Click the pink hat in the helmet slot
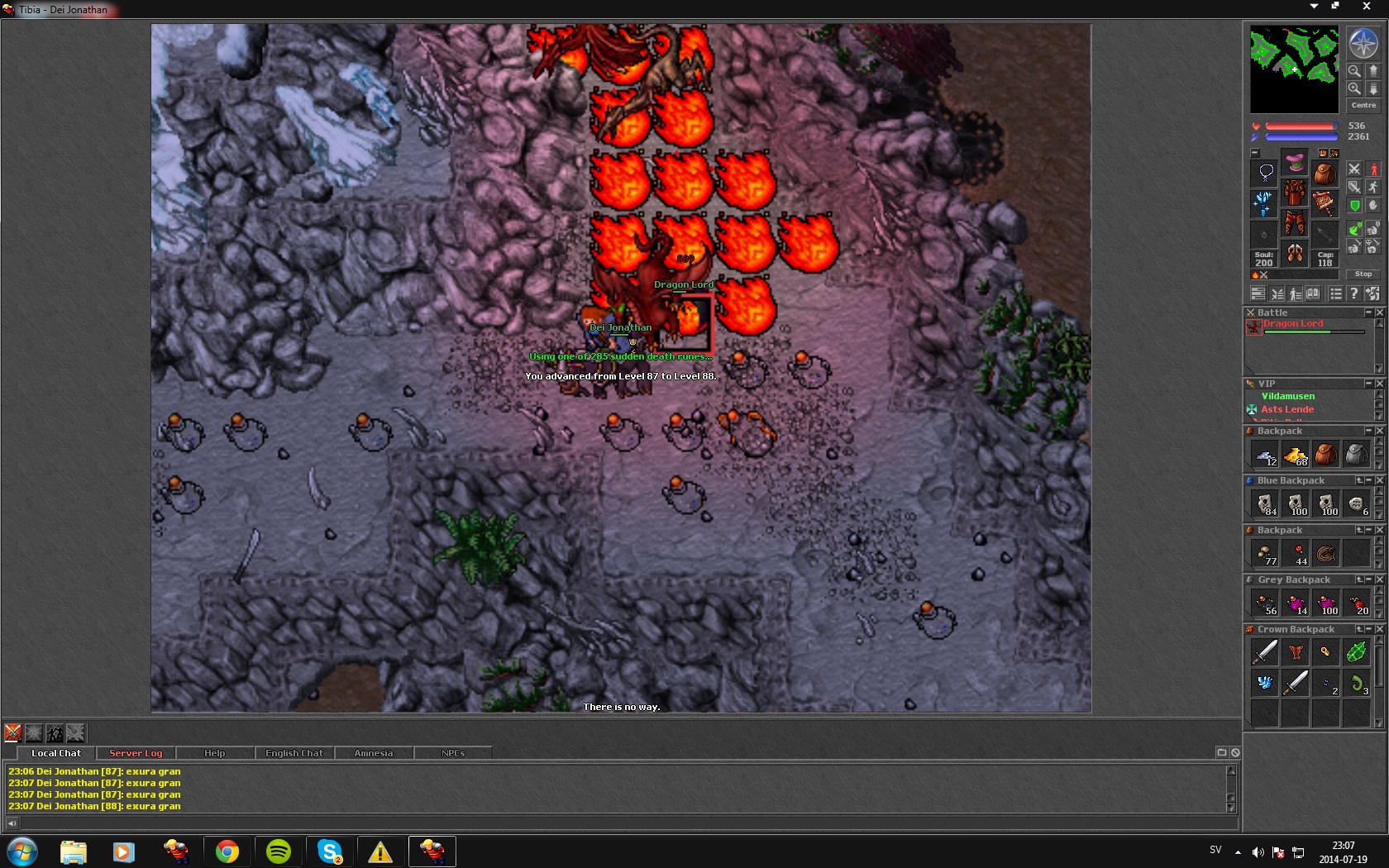1389x868 pixels. click(1295, 162)
